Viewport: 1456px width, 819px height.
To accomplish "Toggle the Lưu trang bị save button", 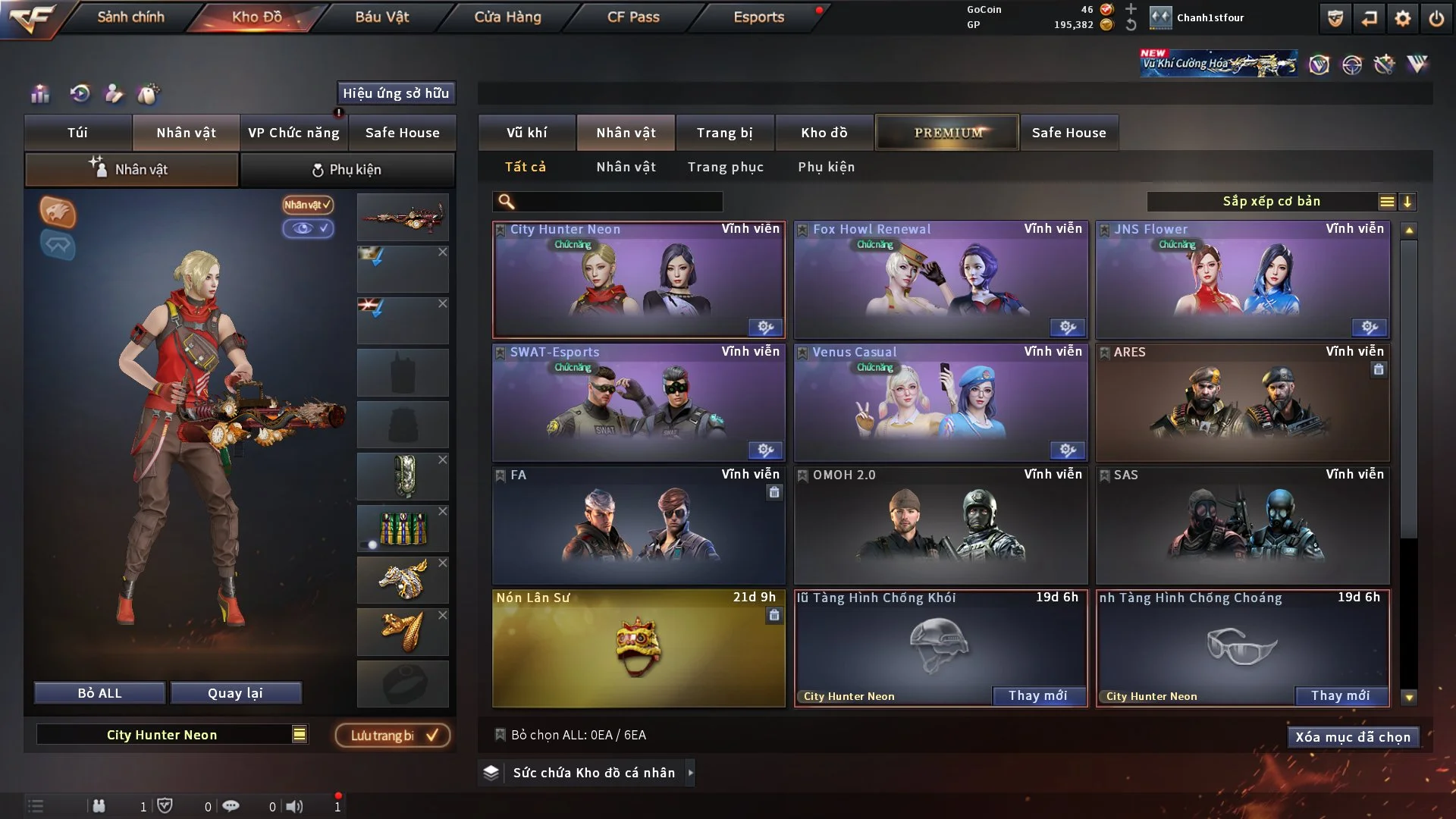I will coord(393,735).
